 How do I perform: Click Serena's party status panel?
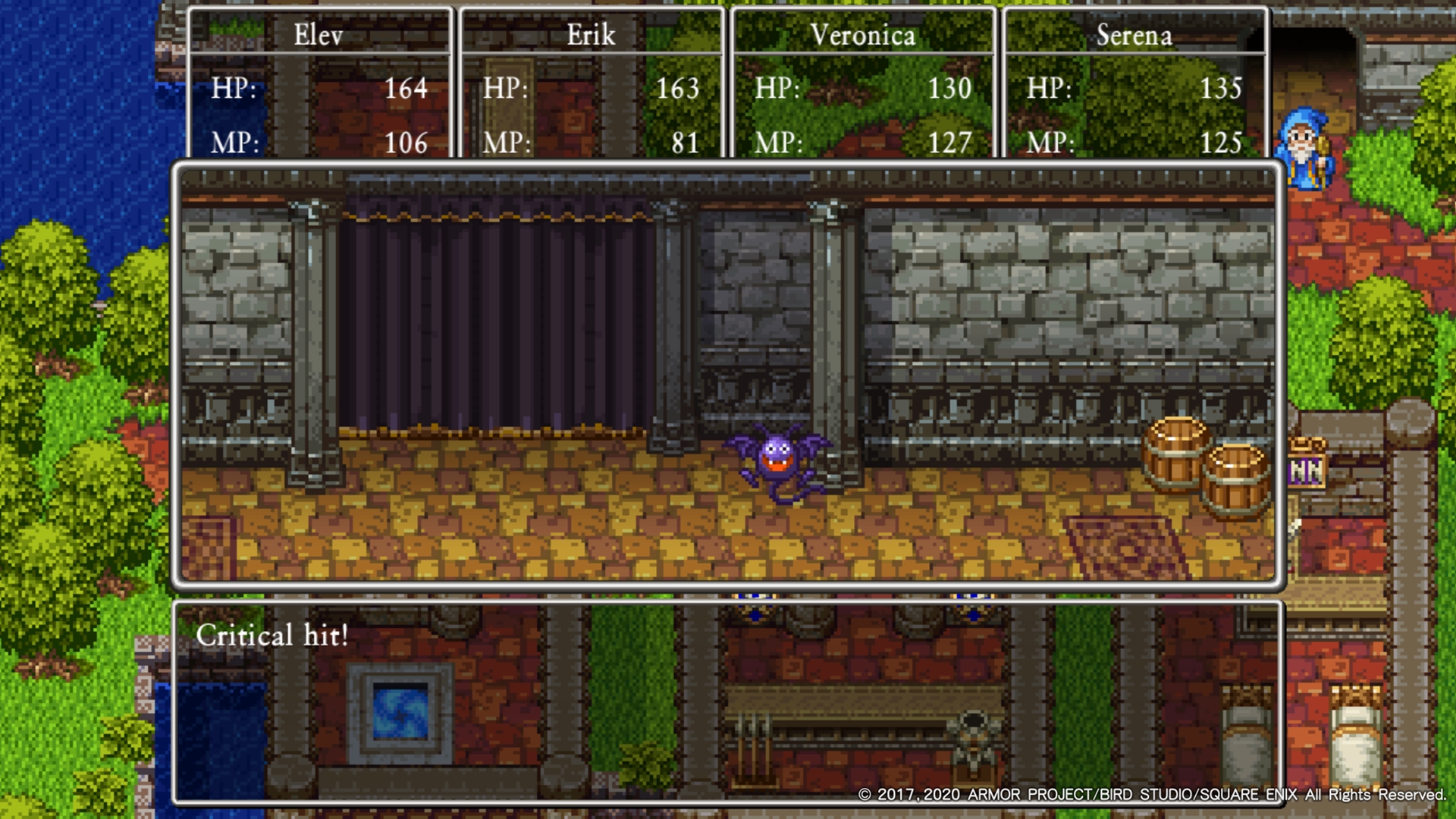coord(1134,85)
